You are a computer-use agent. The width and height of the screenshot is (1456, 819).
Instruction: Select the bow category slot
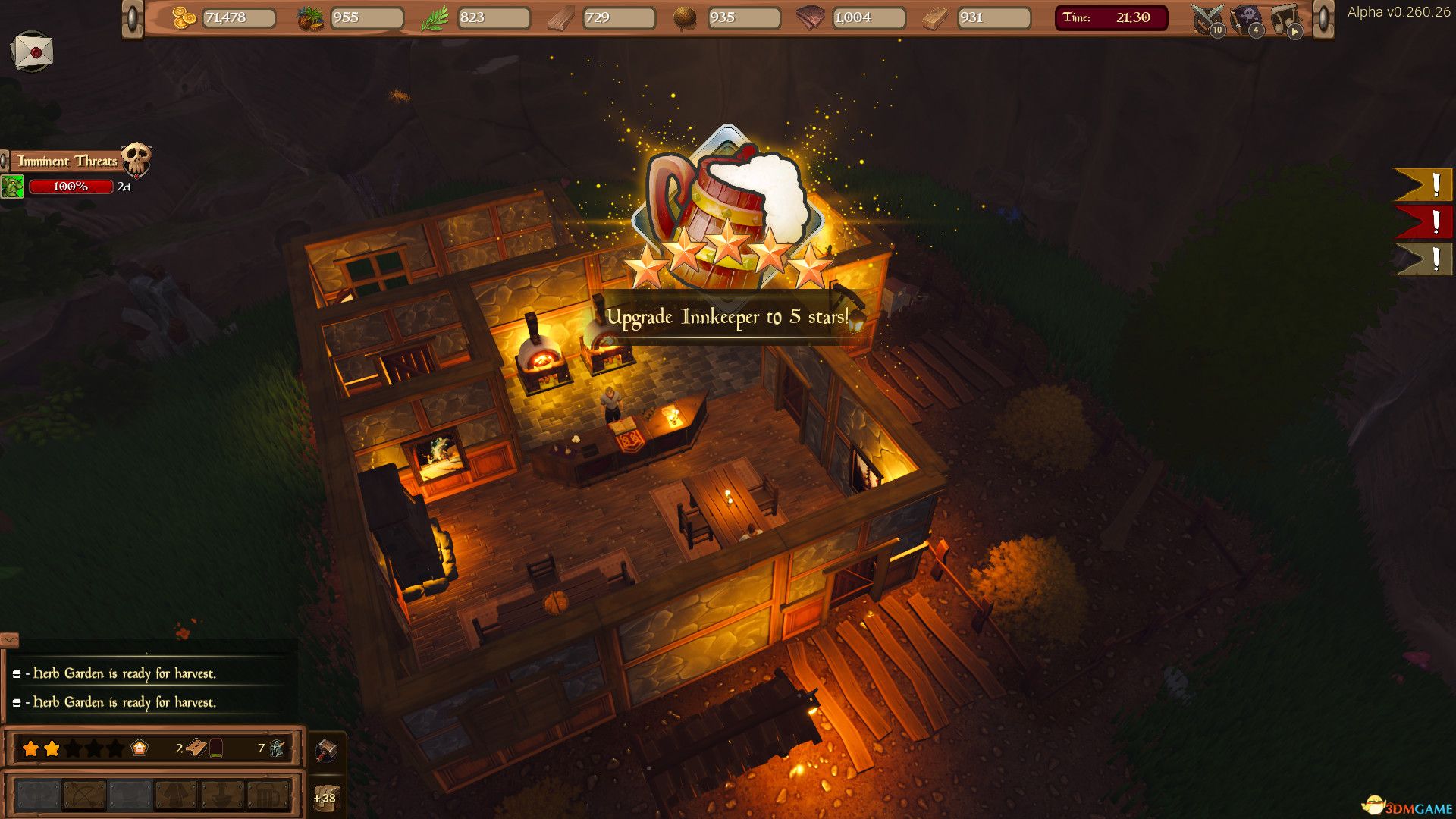click(84, 795)
